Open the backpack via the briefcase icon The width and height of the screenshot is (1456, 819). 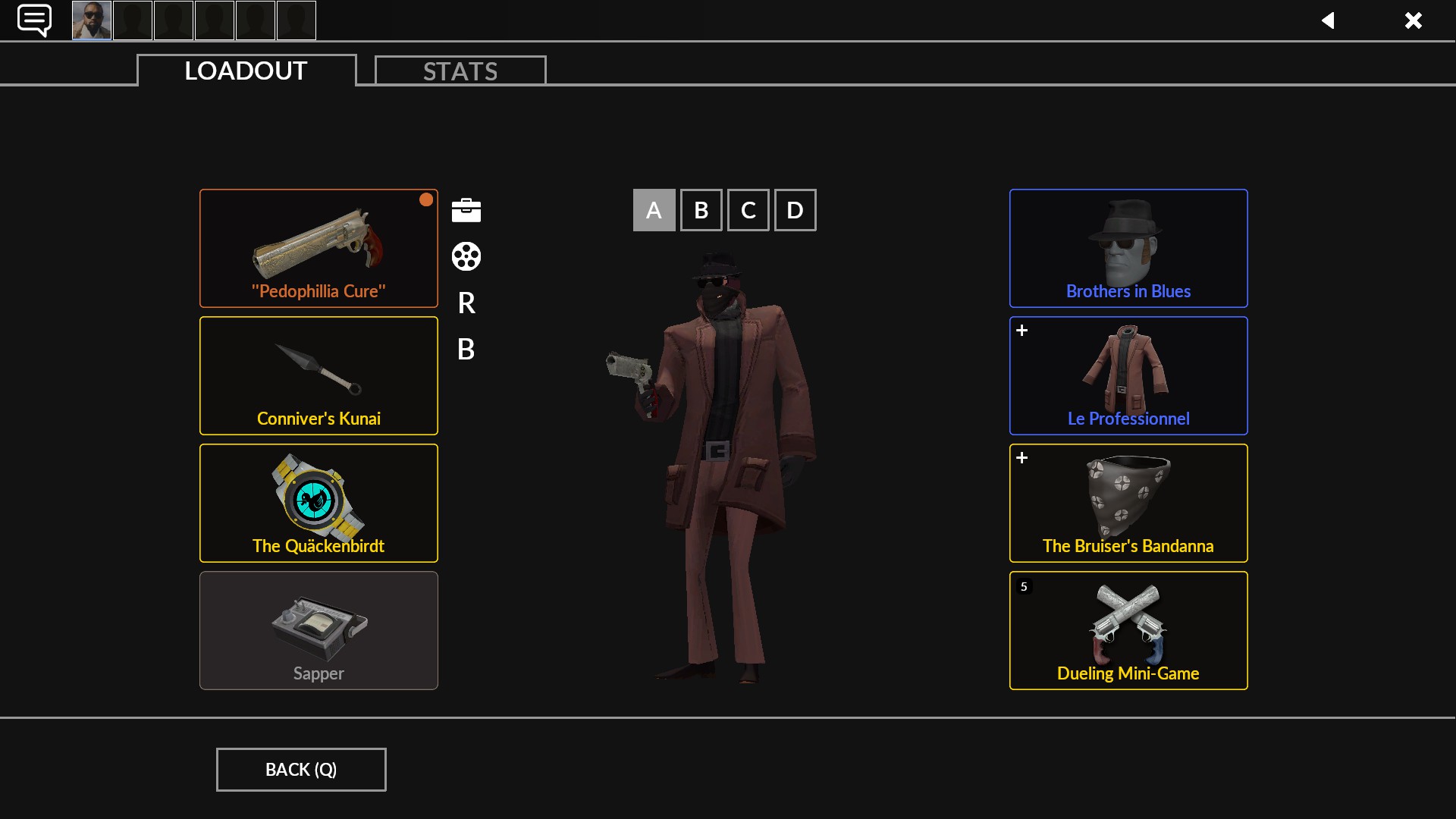(x=466, y=210)
